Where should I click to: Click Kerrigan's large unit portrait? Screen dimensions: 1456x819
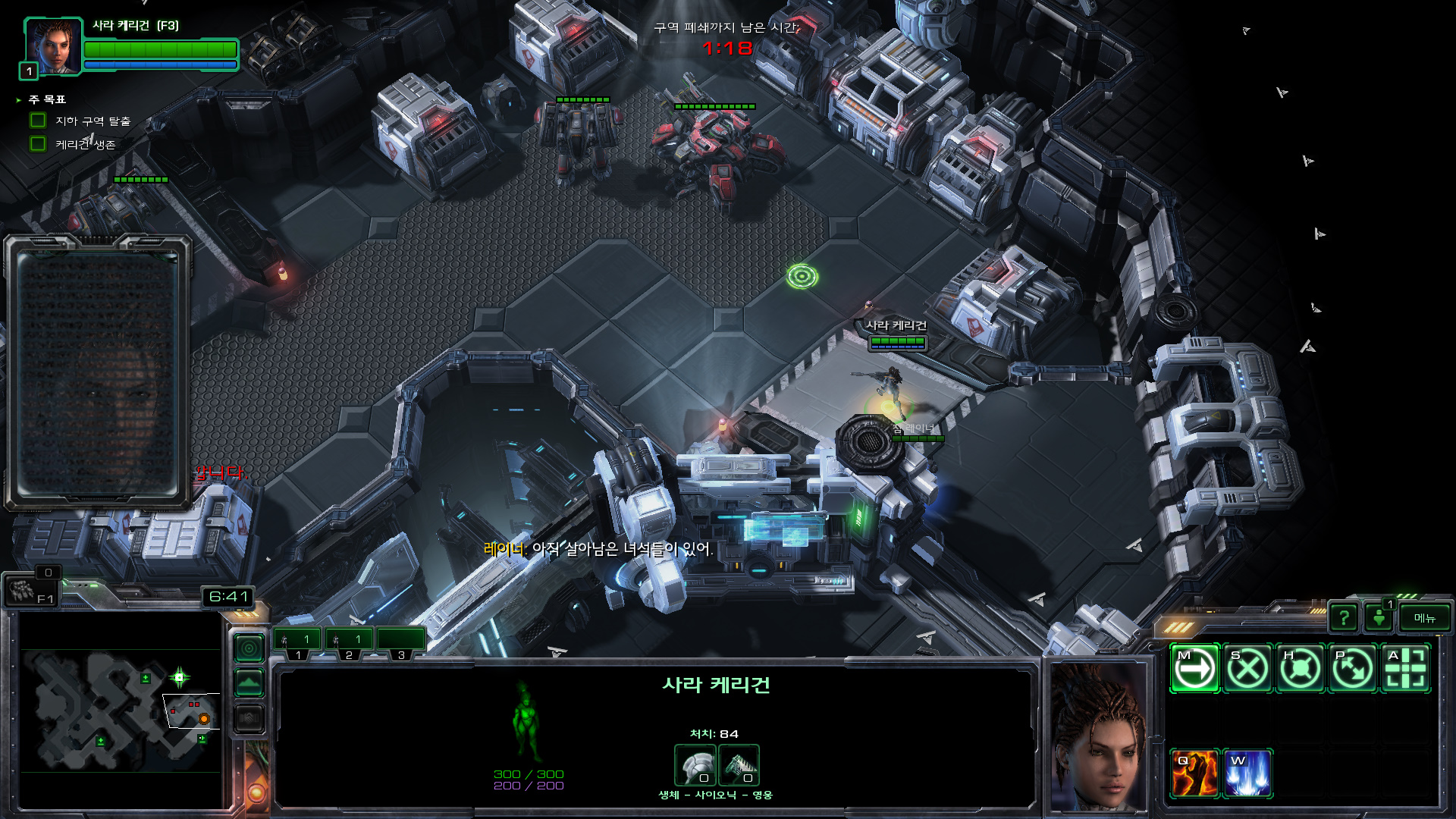click(1098, 736)
